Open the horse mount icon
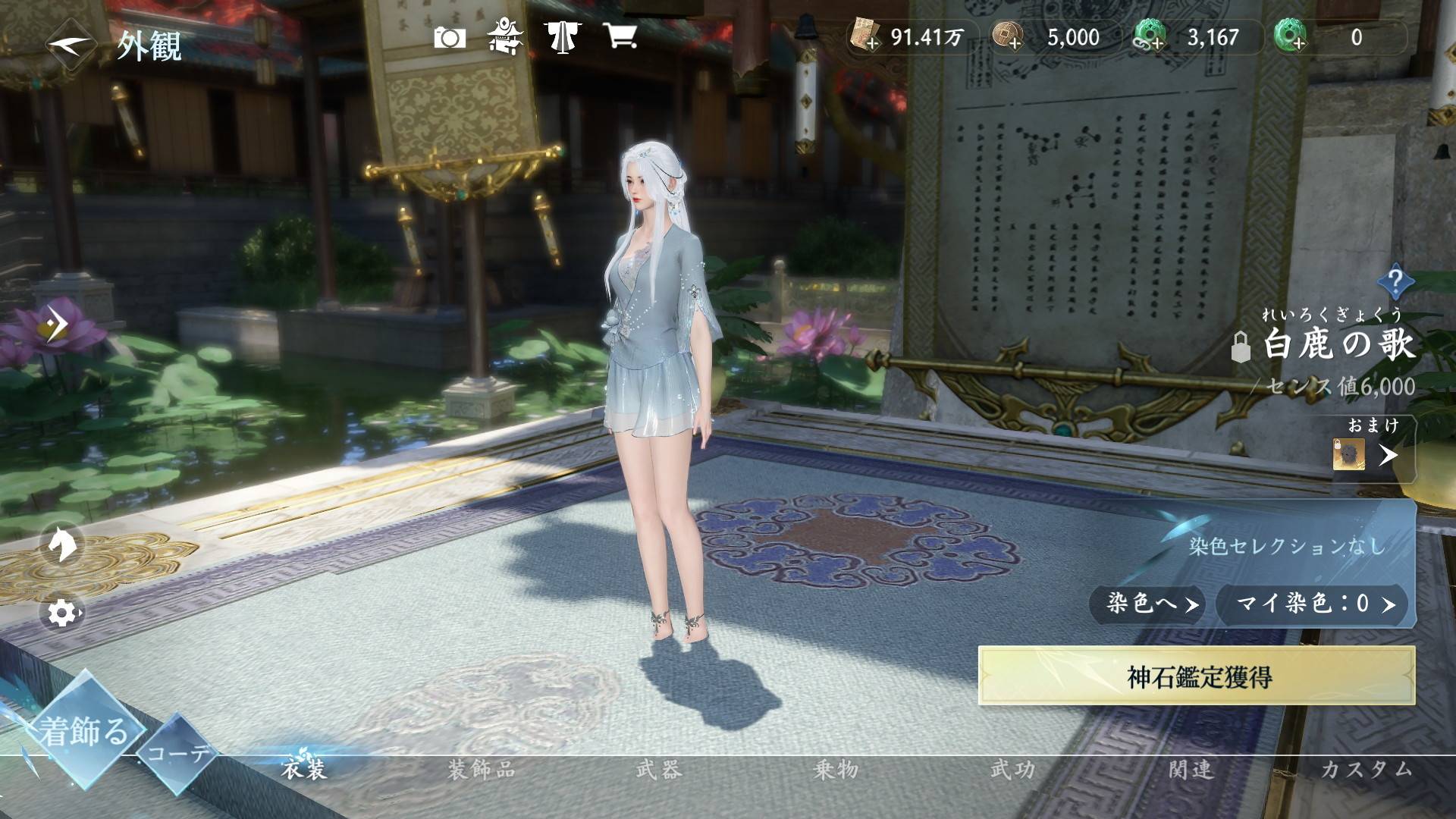The width and height of the screenshot is (1456, 819). click(x=61, y=543)
